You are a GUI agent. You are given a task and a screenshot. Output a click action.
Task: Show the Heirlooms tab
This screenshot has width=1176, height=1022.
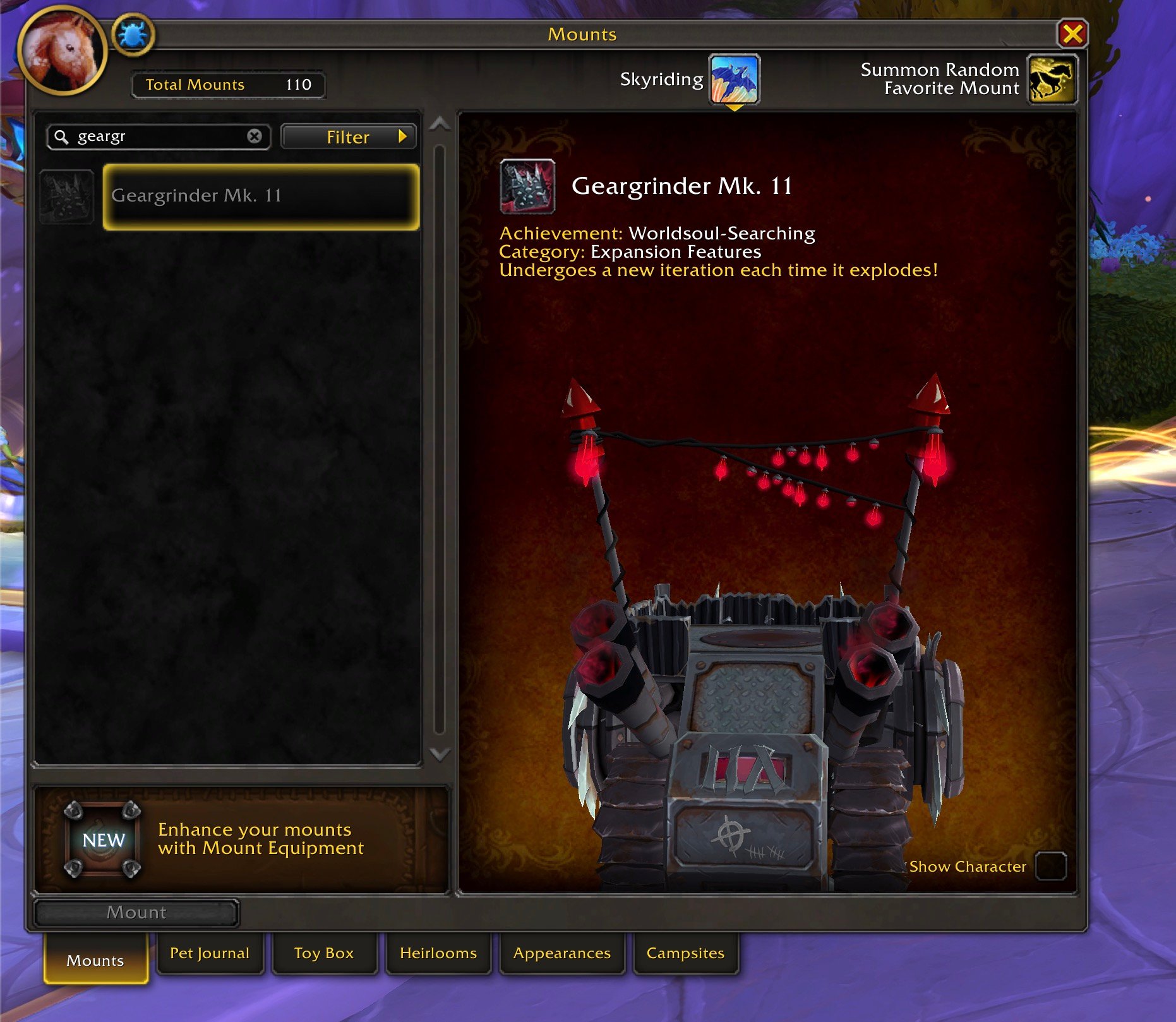pyautogui.click(x=438, y=953)
